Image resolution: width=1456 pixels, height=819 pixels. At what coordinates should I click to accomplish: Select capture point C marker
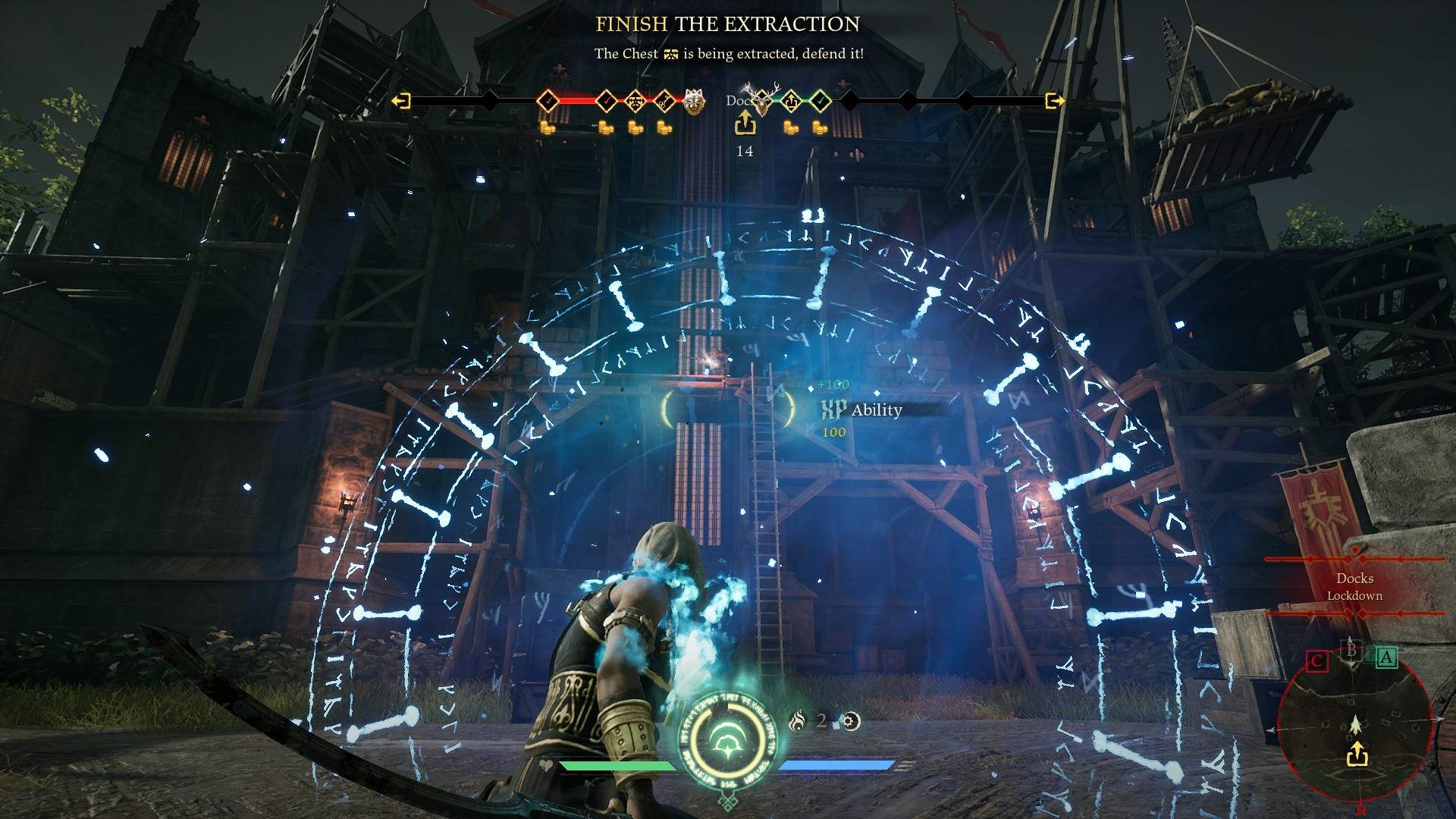1317,661
